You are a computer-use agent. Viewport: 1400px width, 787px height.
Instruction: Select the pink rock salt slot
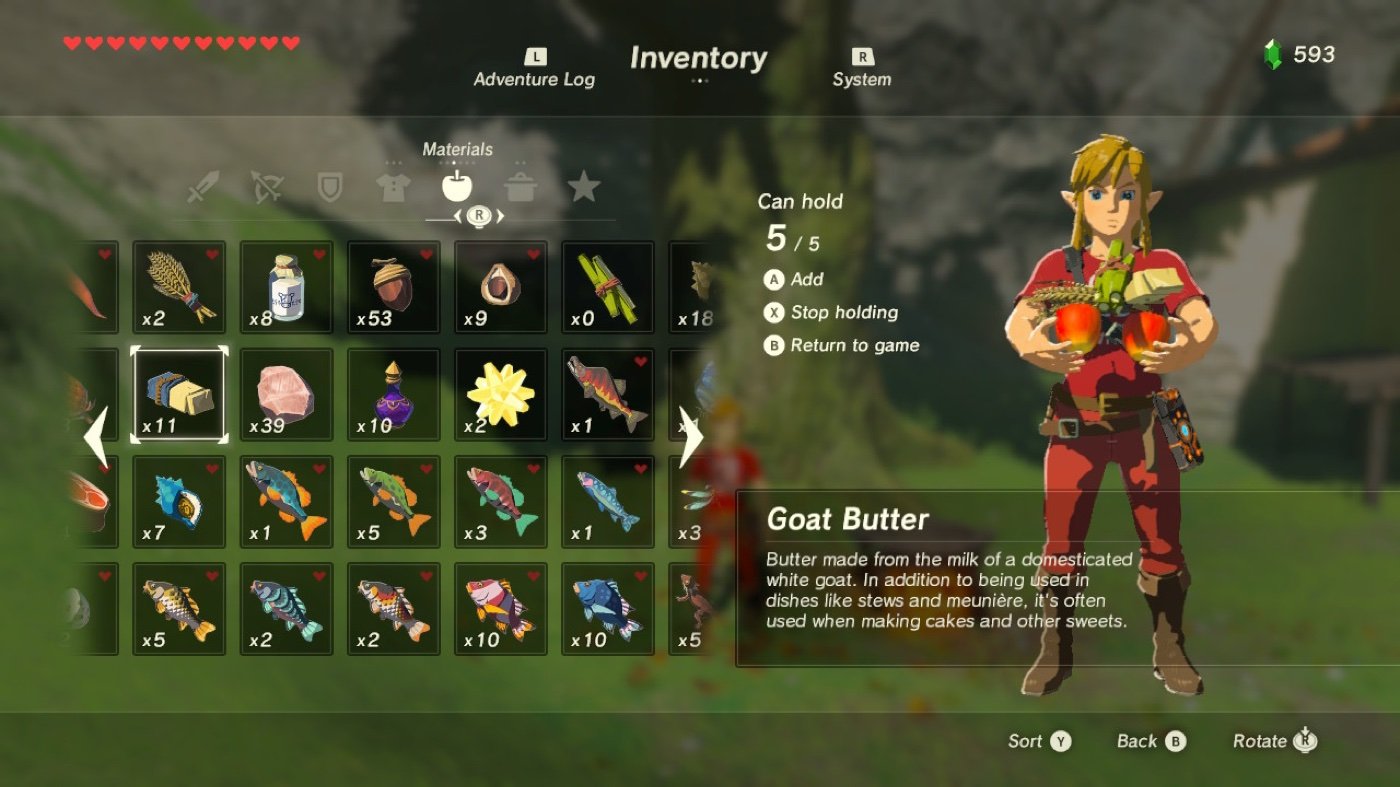click(x=286, y=394)
